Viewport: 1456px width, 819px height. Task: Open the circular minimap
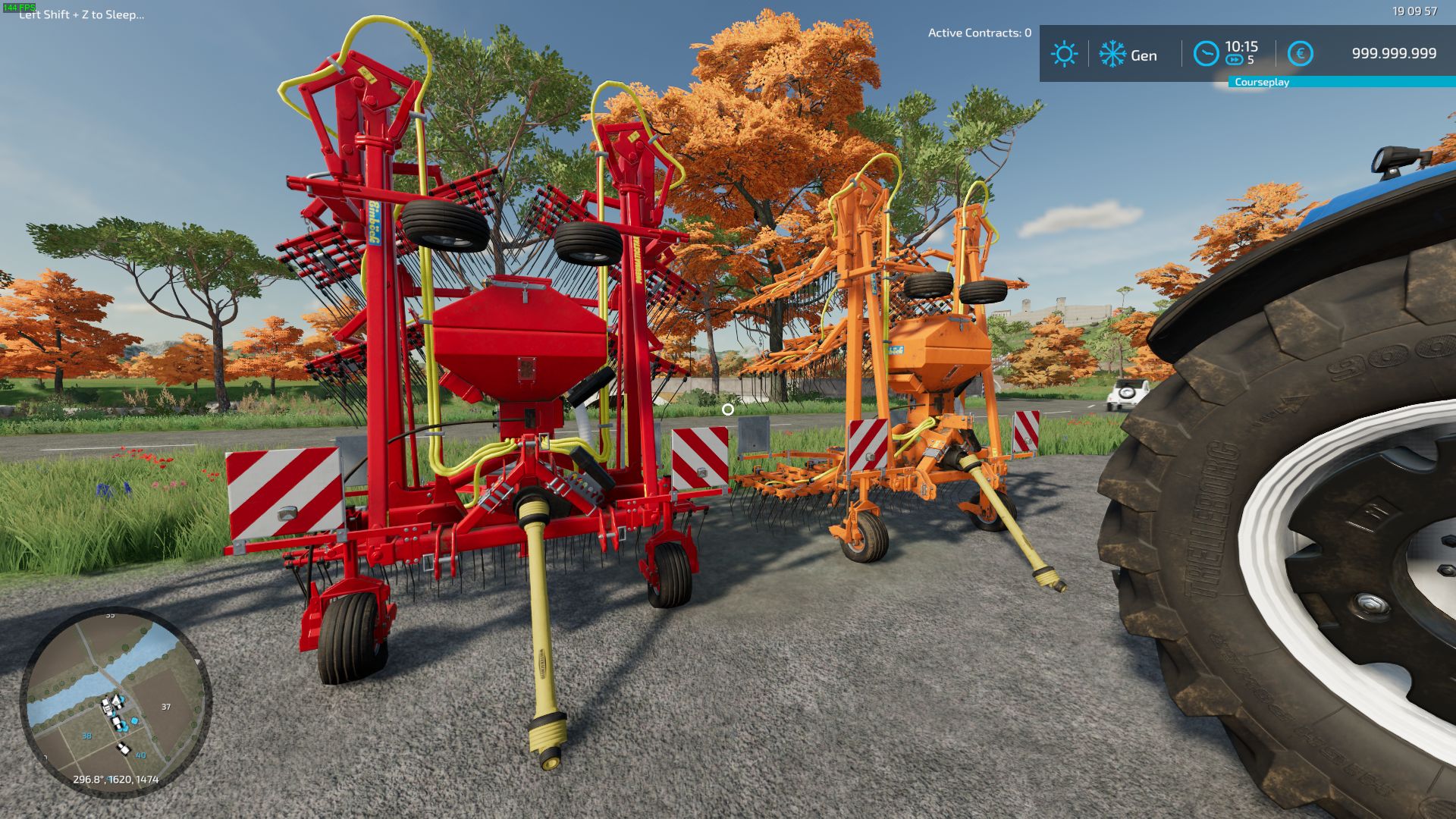click(x=115, y=701)
